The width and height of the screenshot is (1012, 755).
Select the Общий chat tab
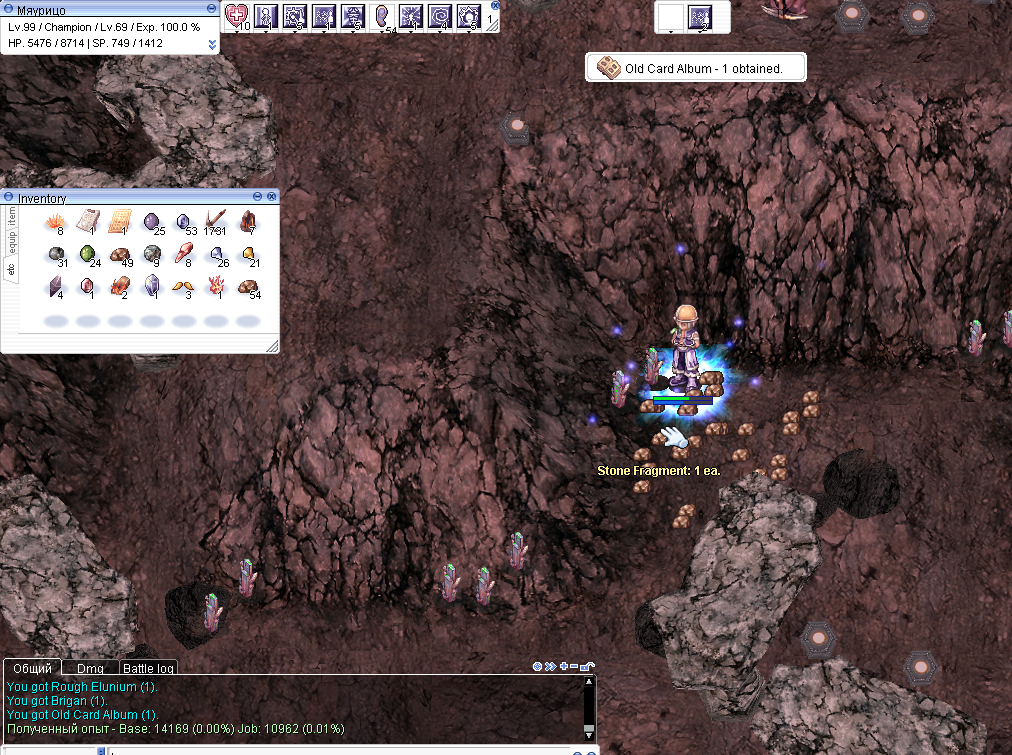[31, 668]
